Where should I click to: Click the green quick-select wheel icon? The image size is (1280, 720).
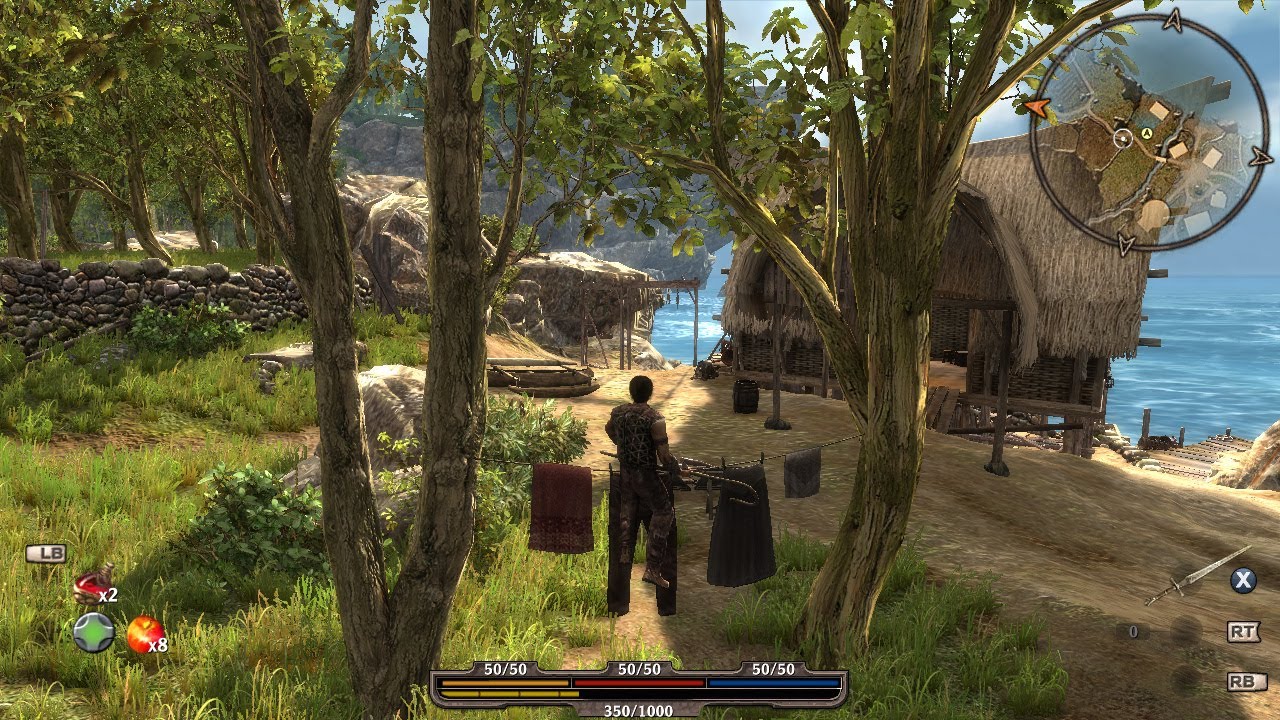pos(93,633)
